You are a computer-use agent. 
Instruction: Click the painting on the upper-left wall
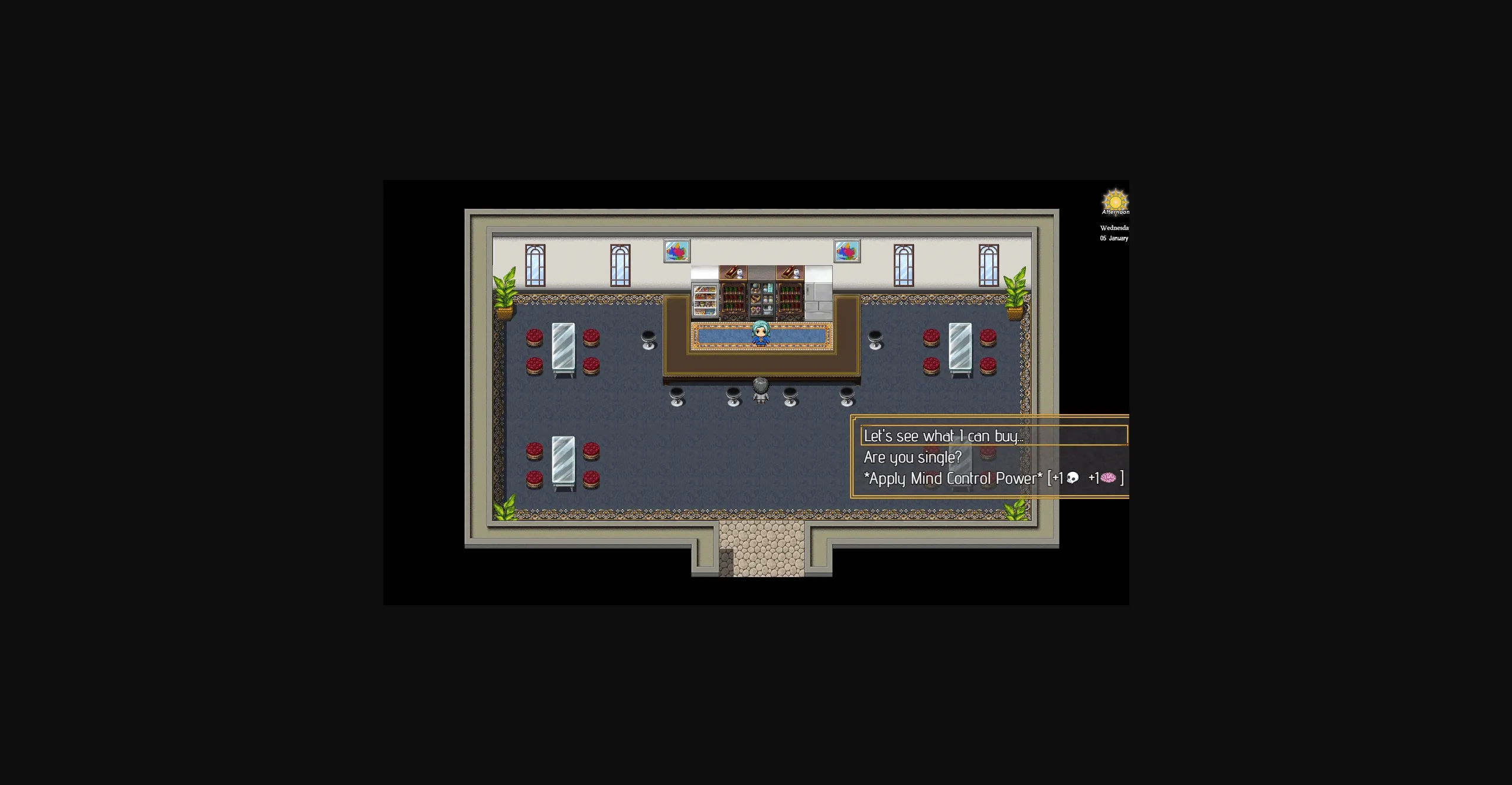coord(676,250)
